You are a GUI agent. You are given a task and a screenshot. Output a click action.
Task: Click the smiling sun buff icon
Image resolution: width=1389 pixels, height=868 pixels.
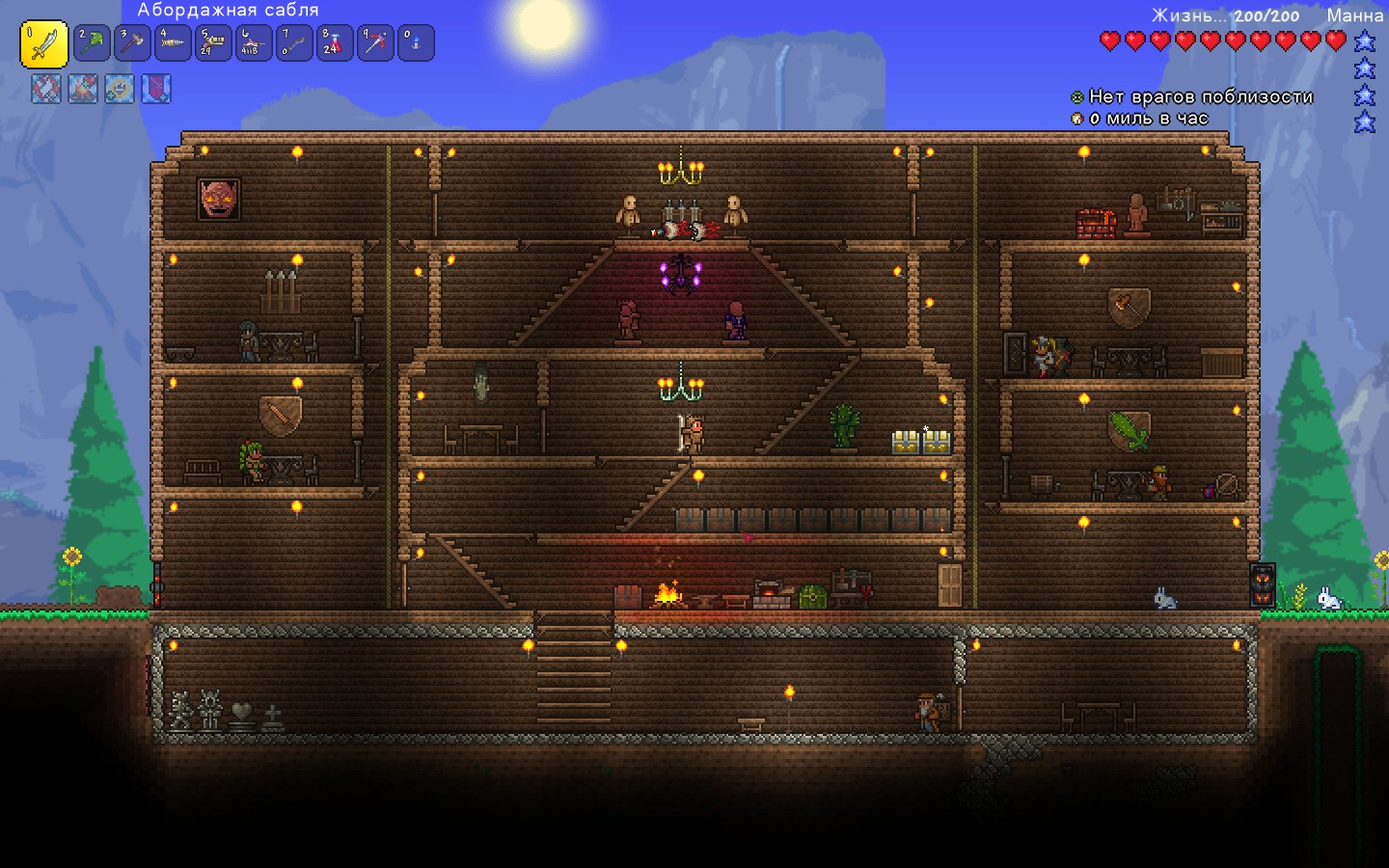click(120, 89)
